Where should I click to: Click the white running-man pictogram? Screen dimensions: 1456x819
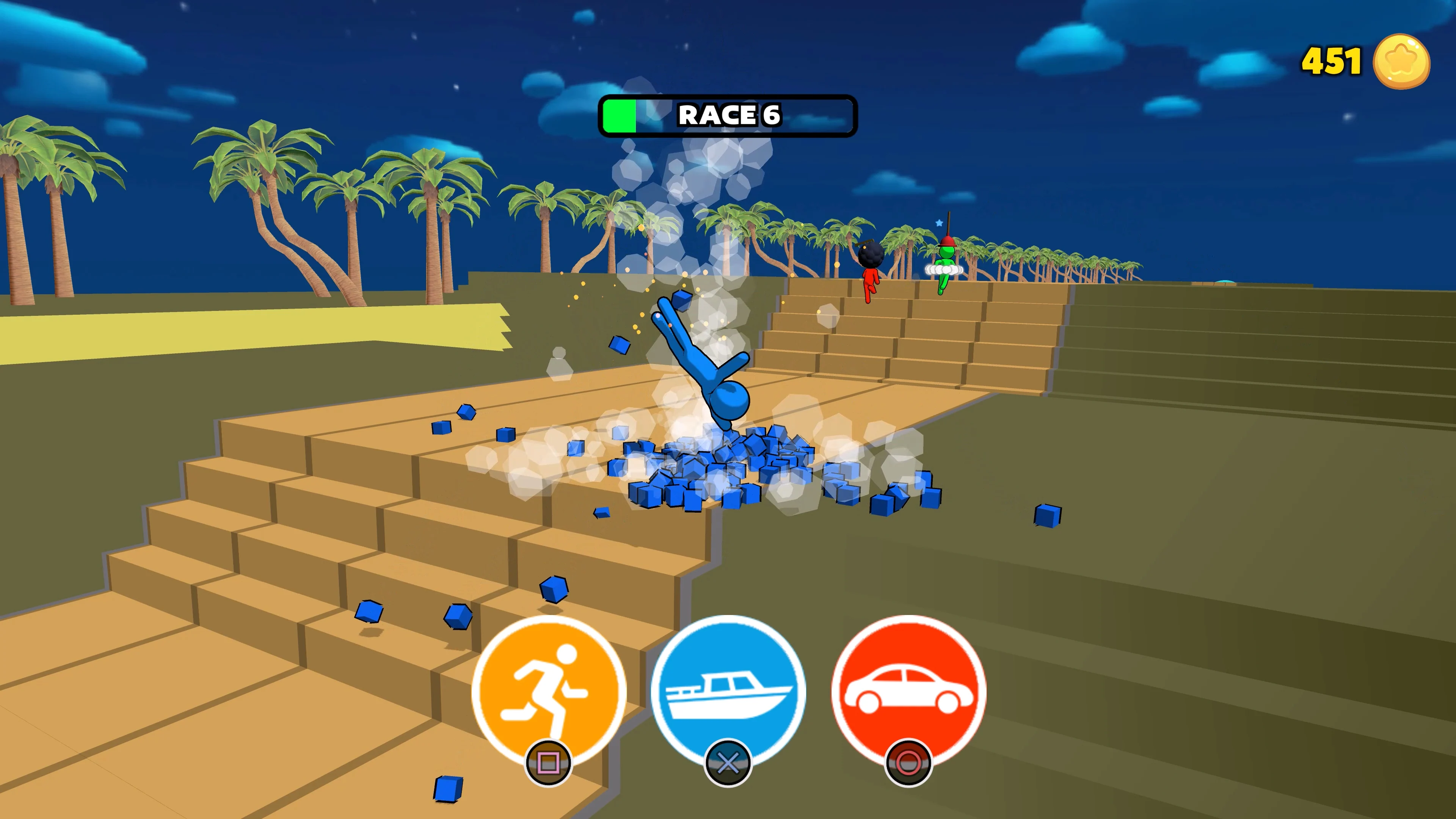[549, 687]
